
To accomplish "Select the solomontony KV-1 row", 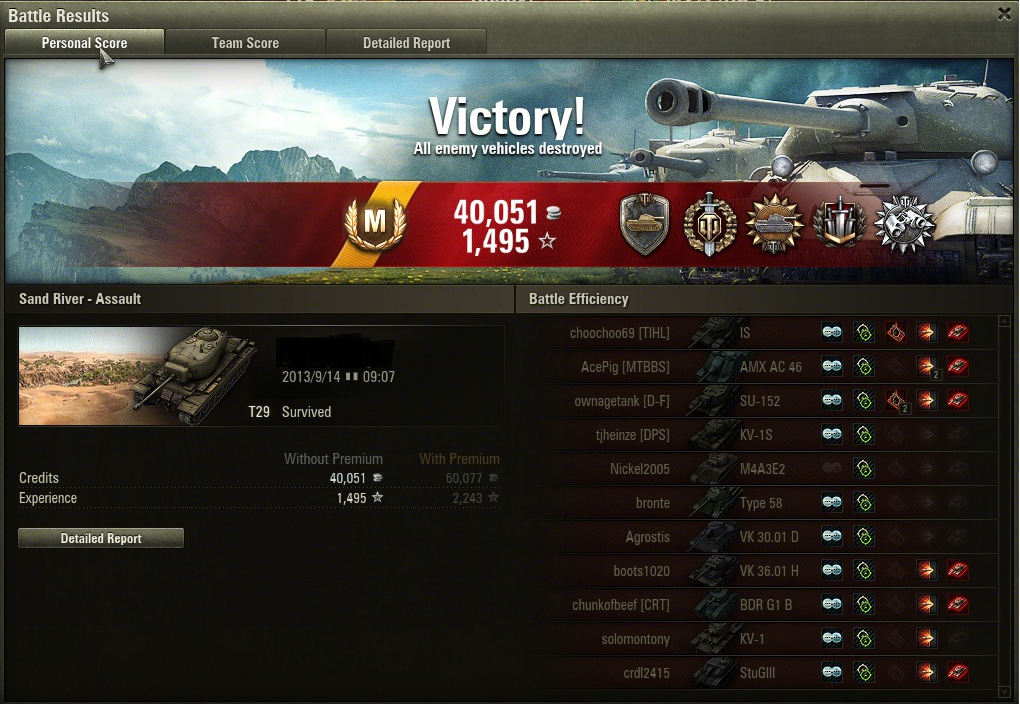I will (760, 639).
